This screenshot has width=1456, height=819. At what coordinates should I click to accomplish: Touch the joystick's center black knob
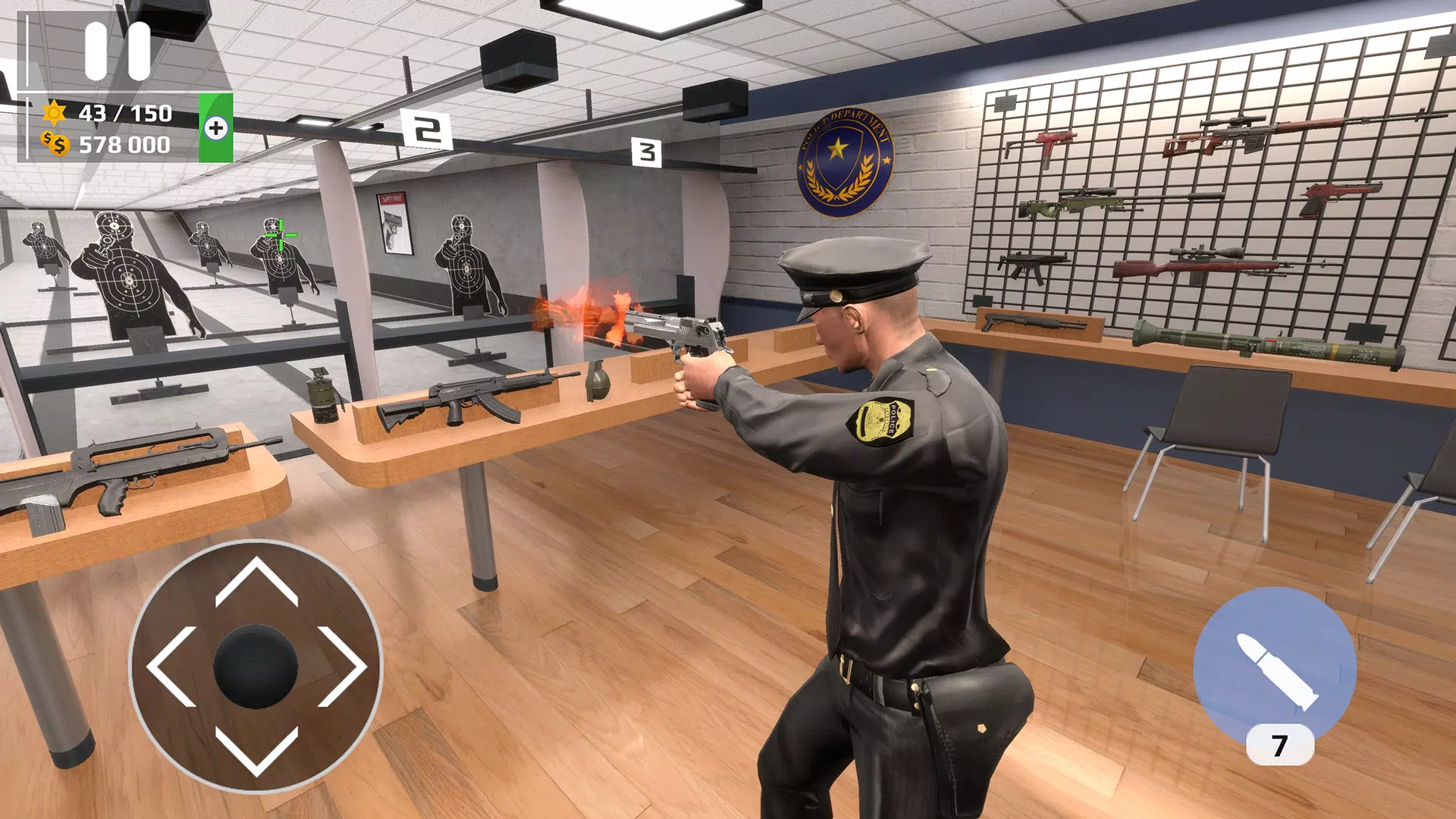[256, 667]
